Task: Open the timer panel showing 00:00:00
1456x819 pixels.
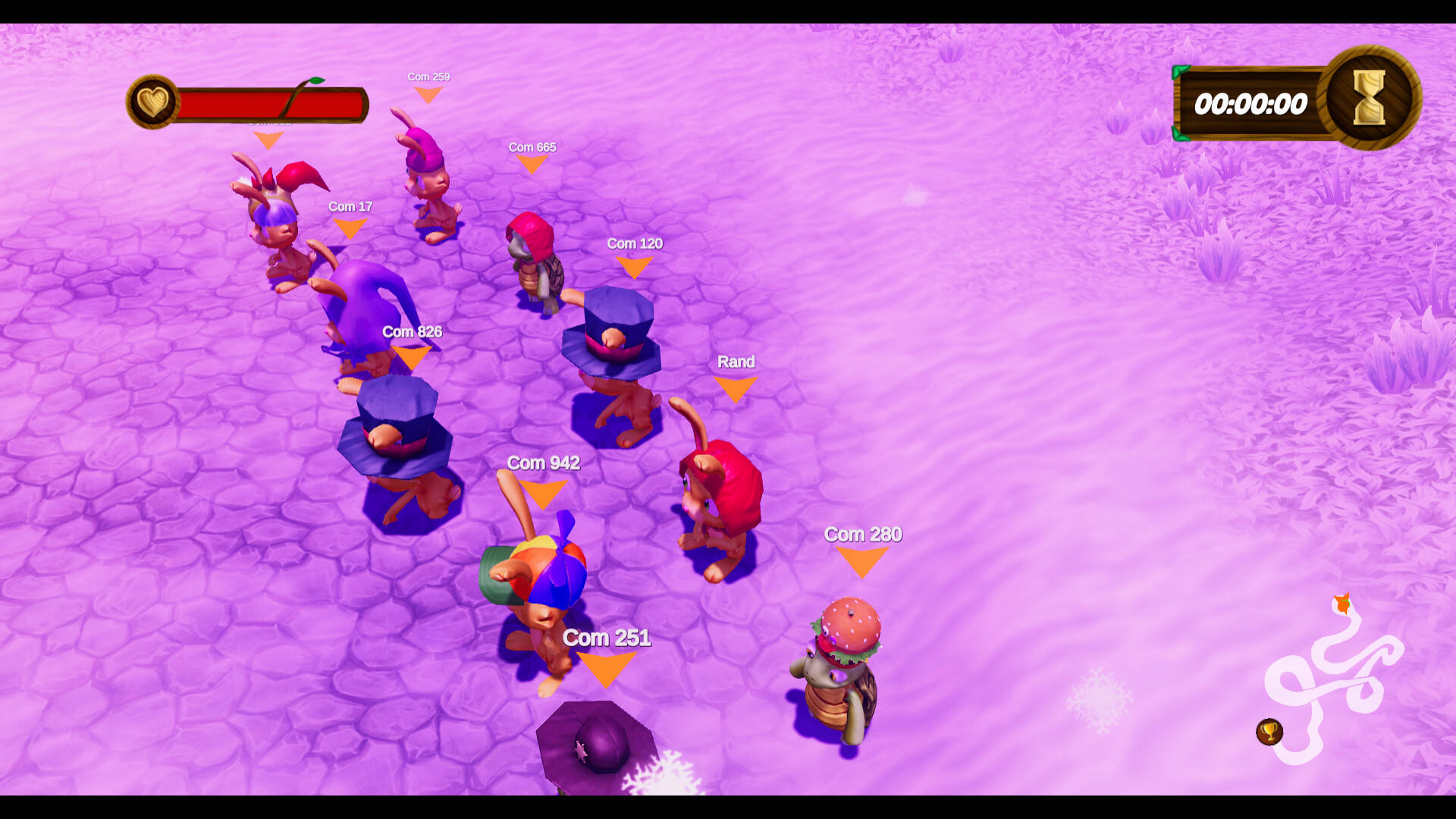Action: tap(1251, 105)
